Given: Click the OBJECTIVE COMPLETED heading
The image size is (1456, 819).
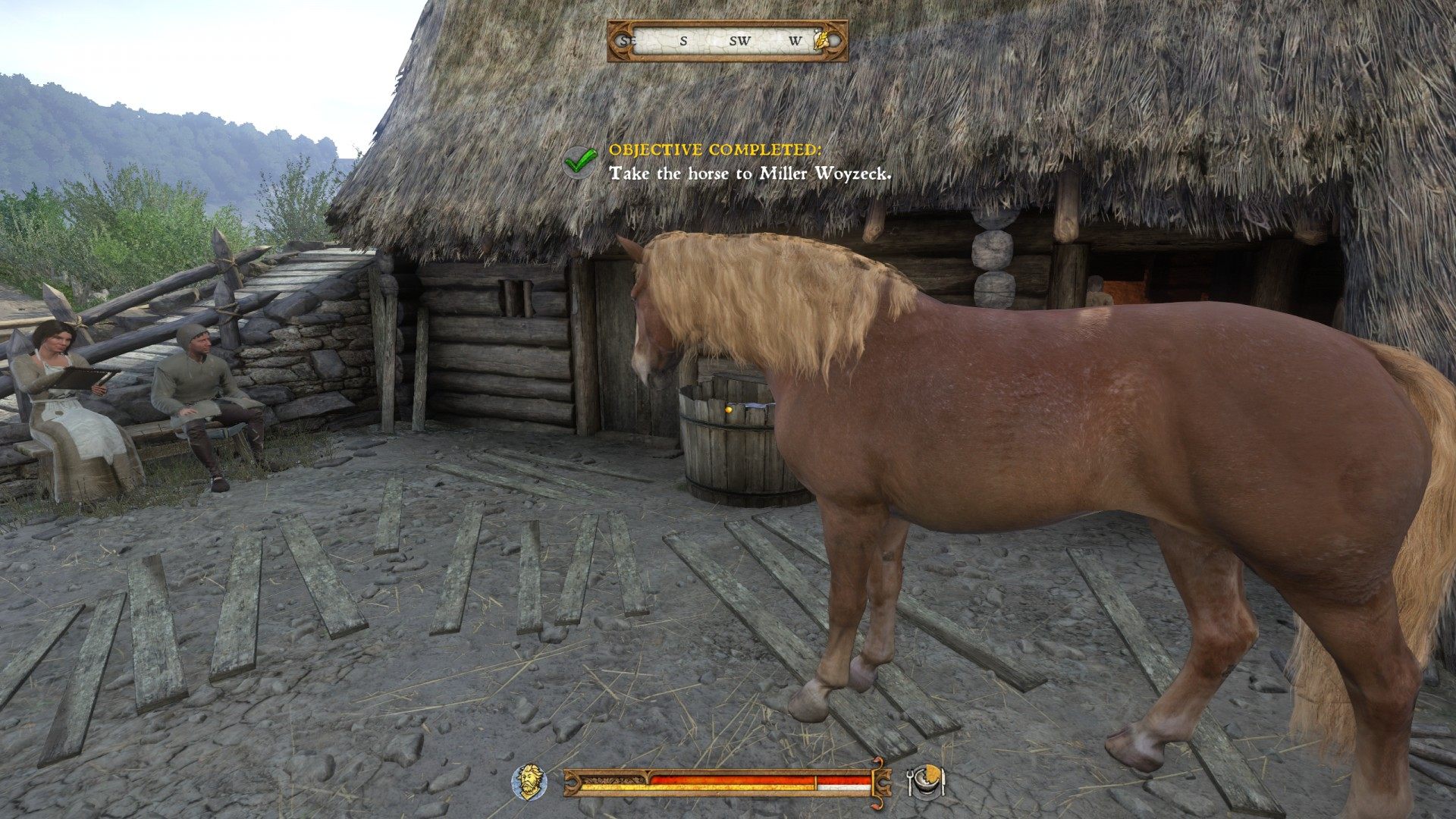Looking at the screenshot, I should coord(717,152).
